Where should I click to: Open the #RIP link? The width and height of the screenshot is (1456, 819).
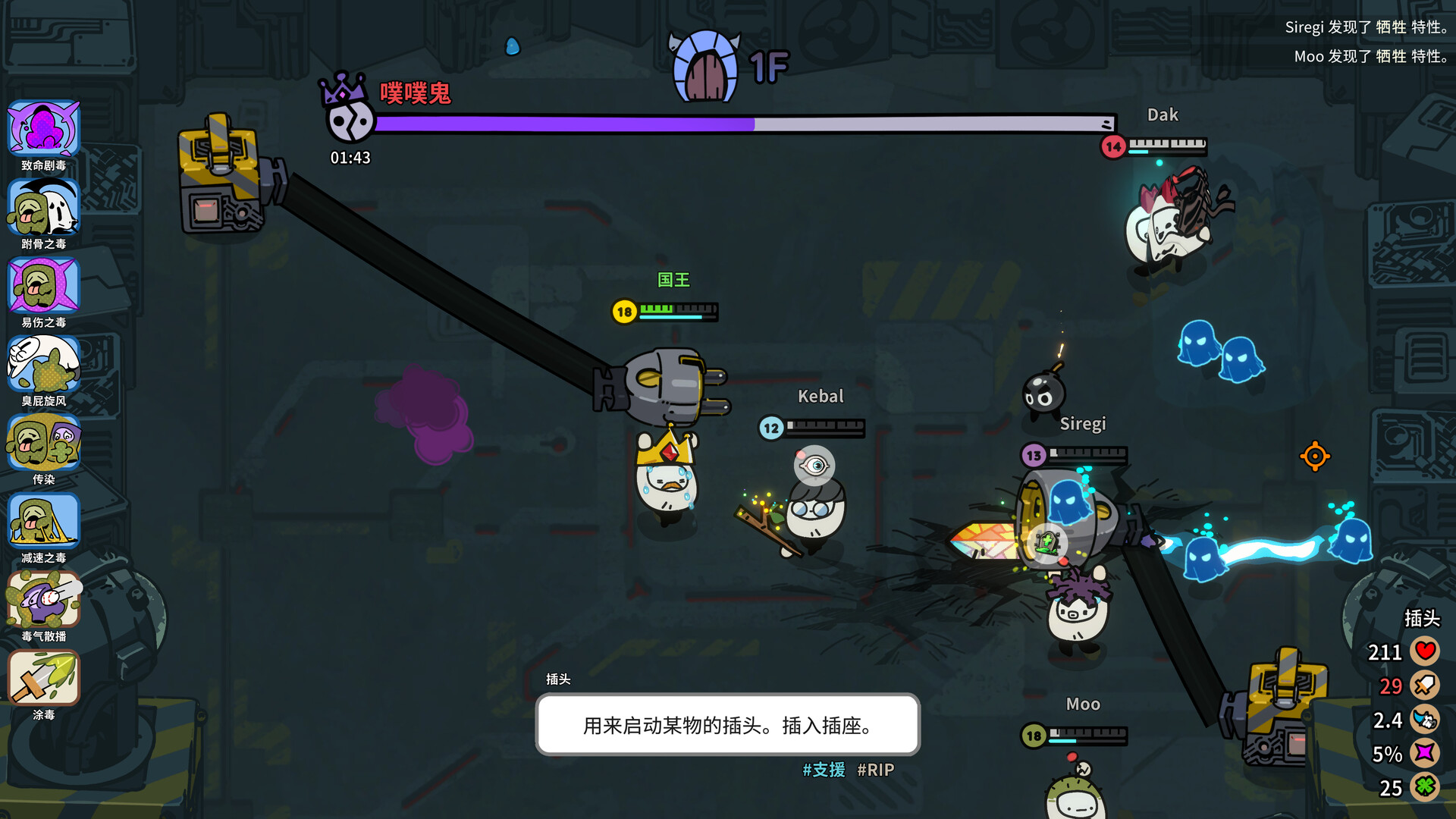[x=876, y=770]
